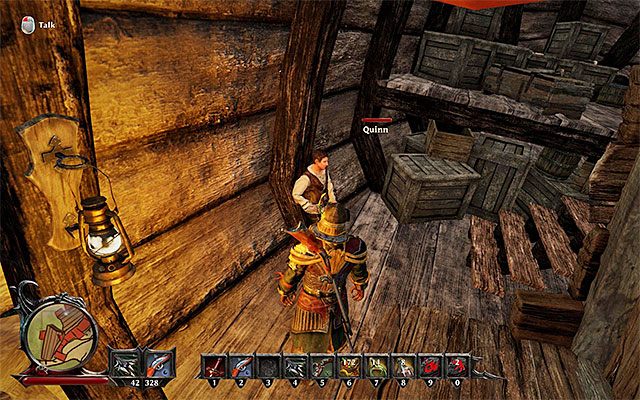Use the item in hotbar slot 5
640x400 pixels.
pos(321,366)
